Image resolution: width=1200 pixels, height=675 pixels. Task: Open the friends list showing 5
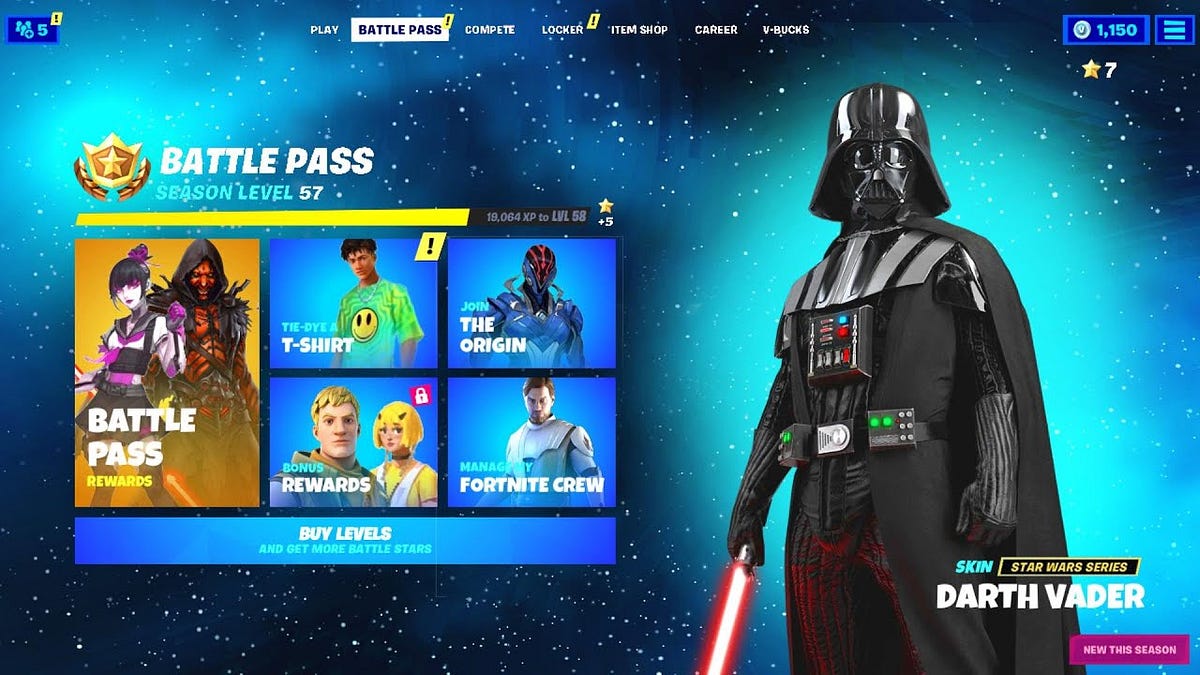pyautogui.click(x=33, y=30)
